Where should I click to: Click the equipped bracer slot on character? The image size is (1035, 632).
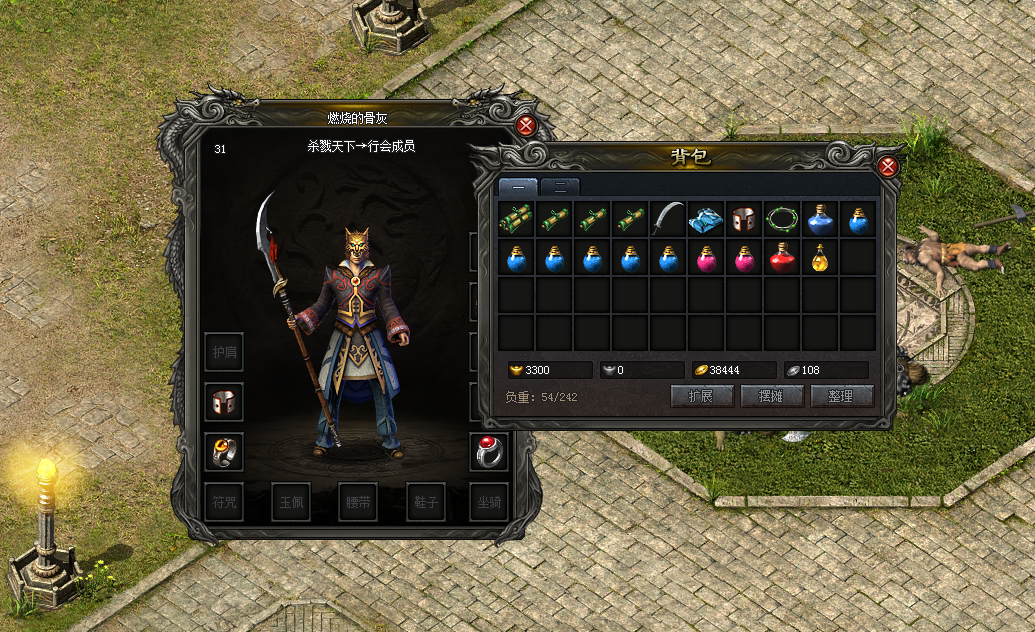pos(223,401)
